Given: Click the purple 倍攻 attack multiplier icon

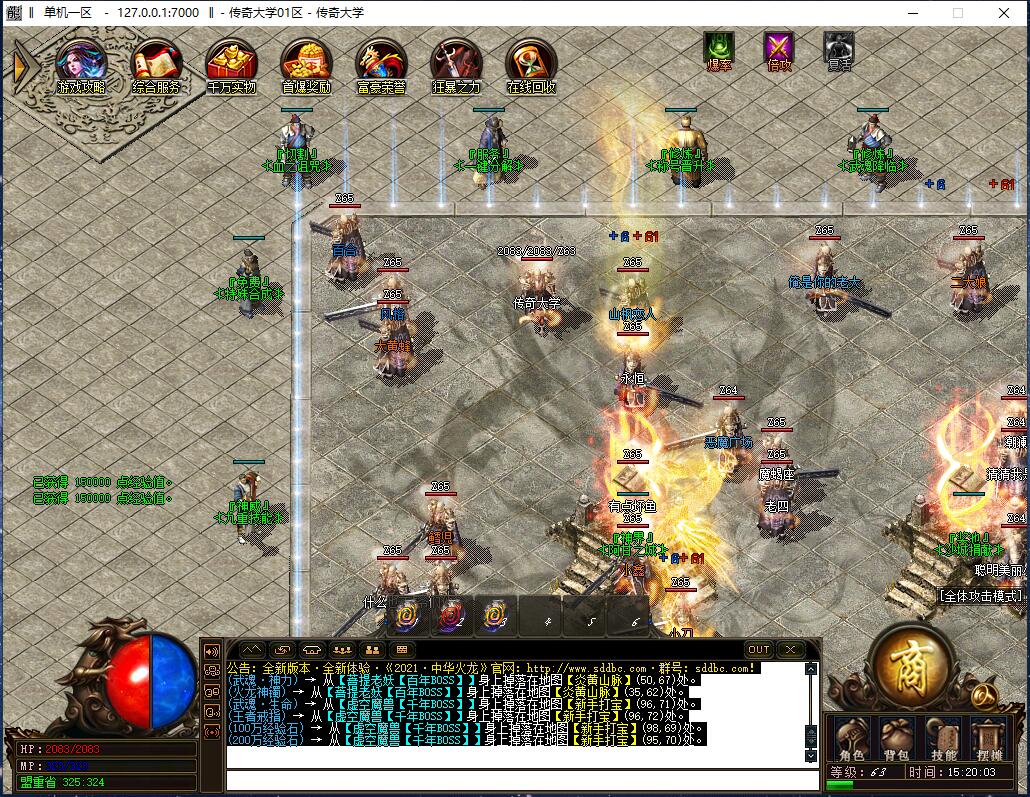Looking at the screenshot, I should coord(779,48).
